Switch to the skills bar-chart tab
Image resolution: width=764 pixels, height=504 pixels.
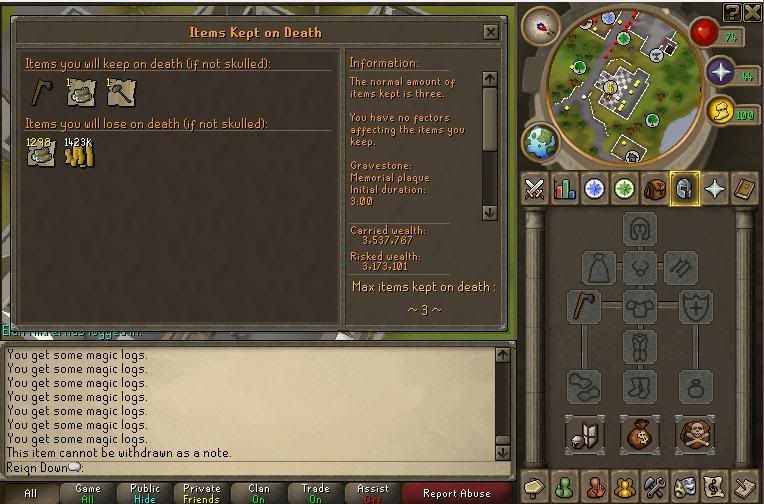tap(565, 189)
